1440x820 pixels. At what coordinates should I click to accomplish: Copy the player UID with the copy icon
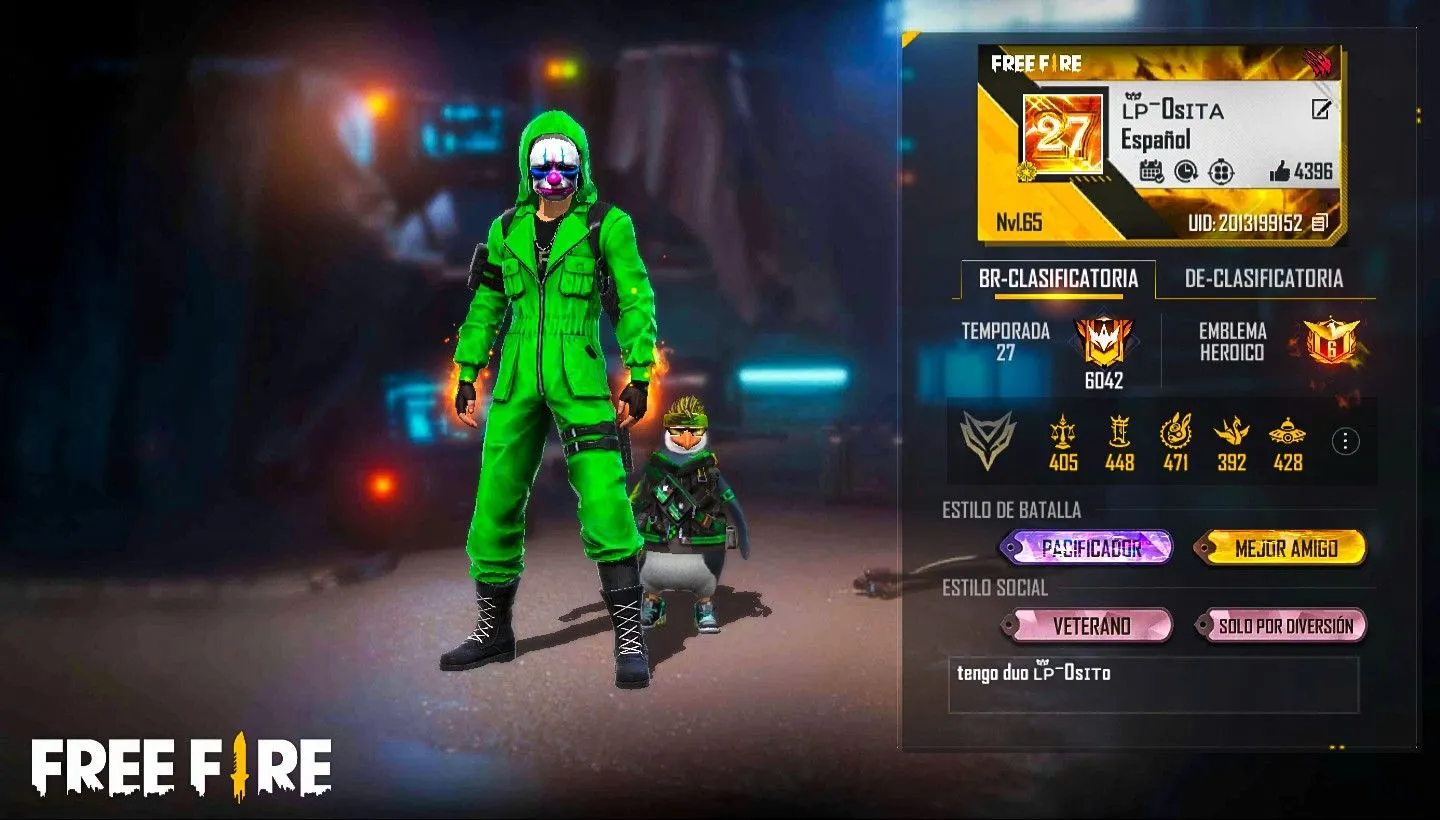pyautogui.click(x=1320, y=222)
